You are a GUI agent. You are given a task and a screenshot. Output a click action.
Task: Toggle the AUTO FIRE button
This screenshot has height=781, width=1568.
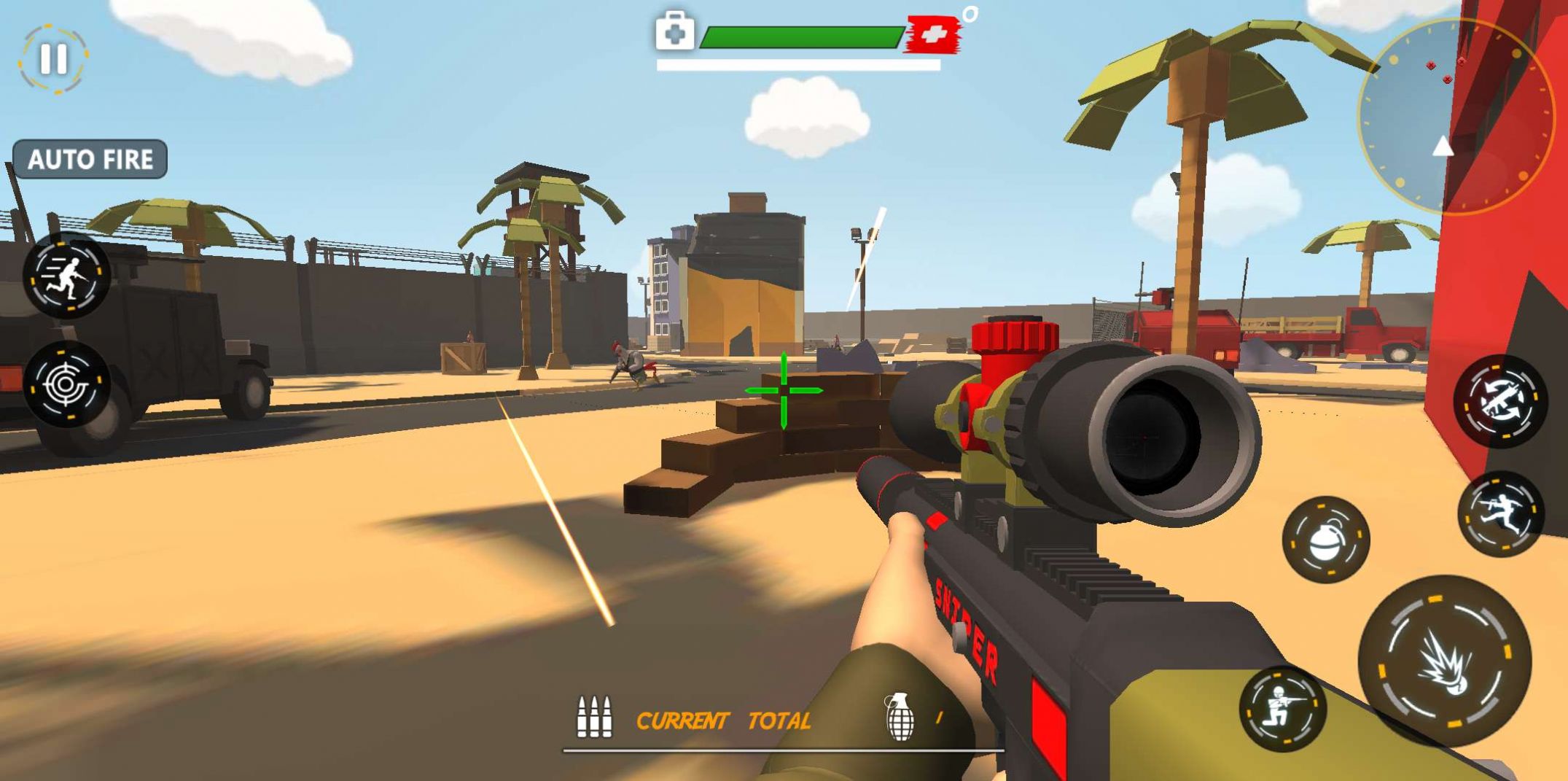pyautogui.click(x=90, y=160)
